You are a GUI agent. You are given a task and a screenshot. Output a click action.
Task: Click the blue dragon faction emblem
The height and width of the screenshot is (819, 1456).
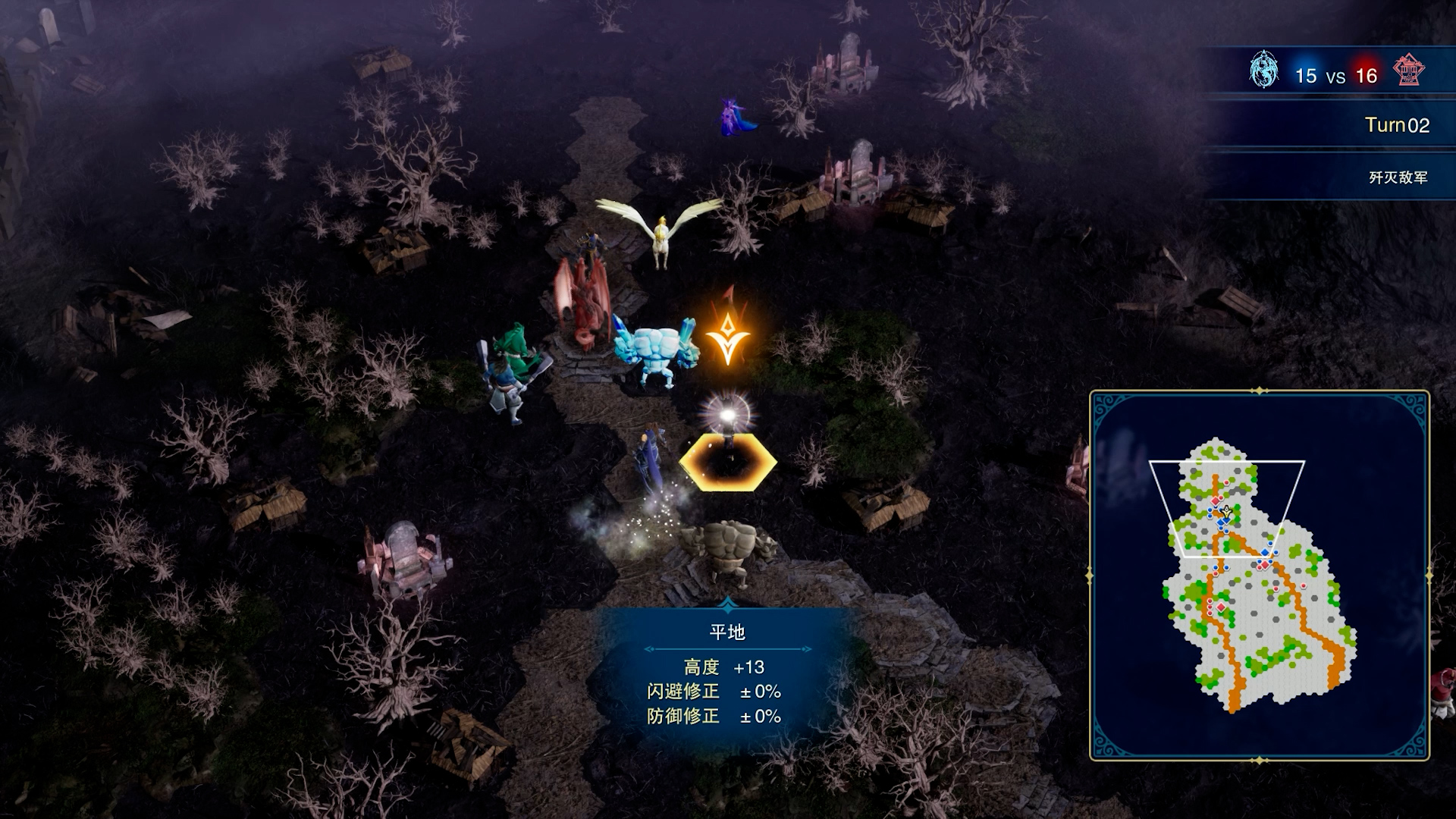pyautogui.click(x=1263, y=71)
